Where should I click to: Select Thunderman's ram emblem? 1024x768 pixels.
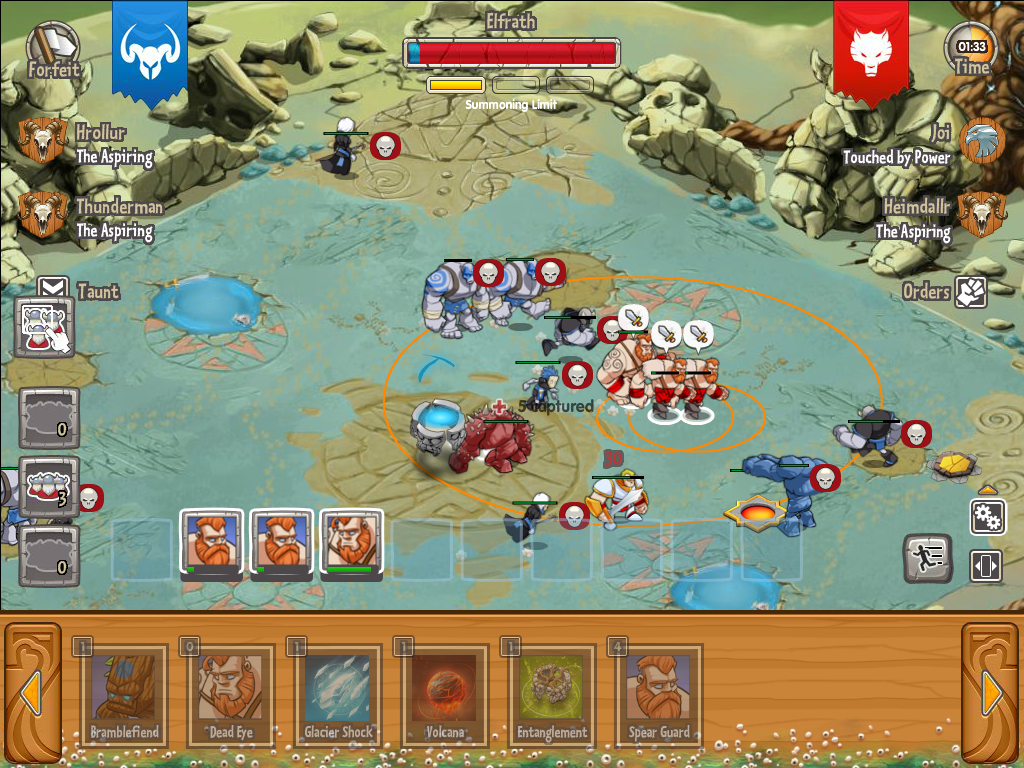42,214
